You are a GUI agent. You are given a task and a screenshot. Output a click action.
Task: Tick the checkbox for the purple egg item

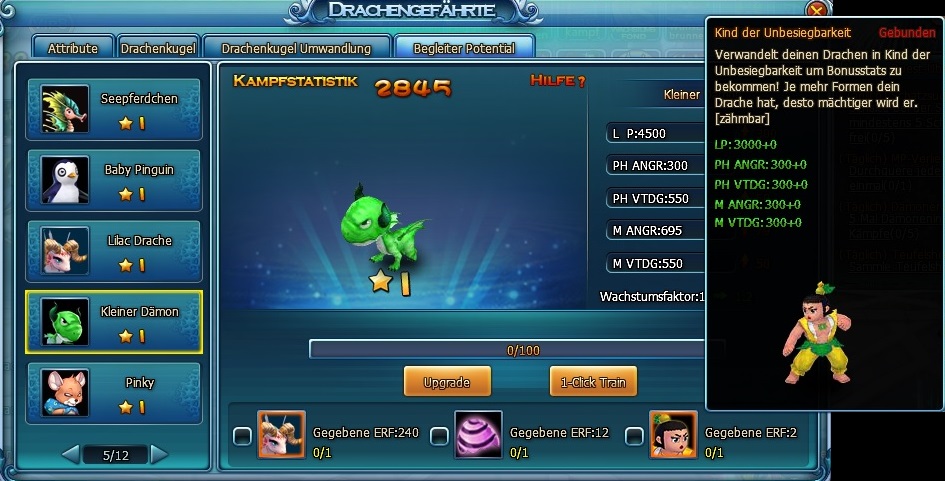click(x=437, y=436)
